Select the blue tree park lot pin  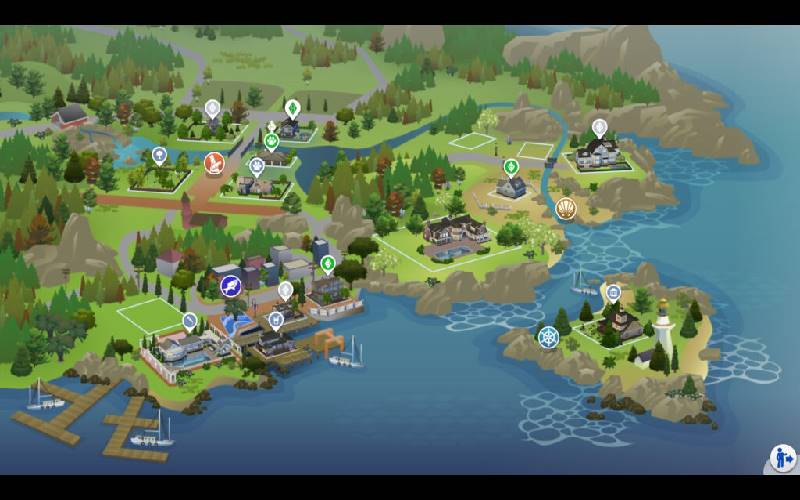click(x=159, y=155)
